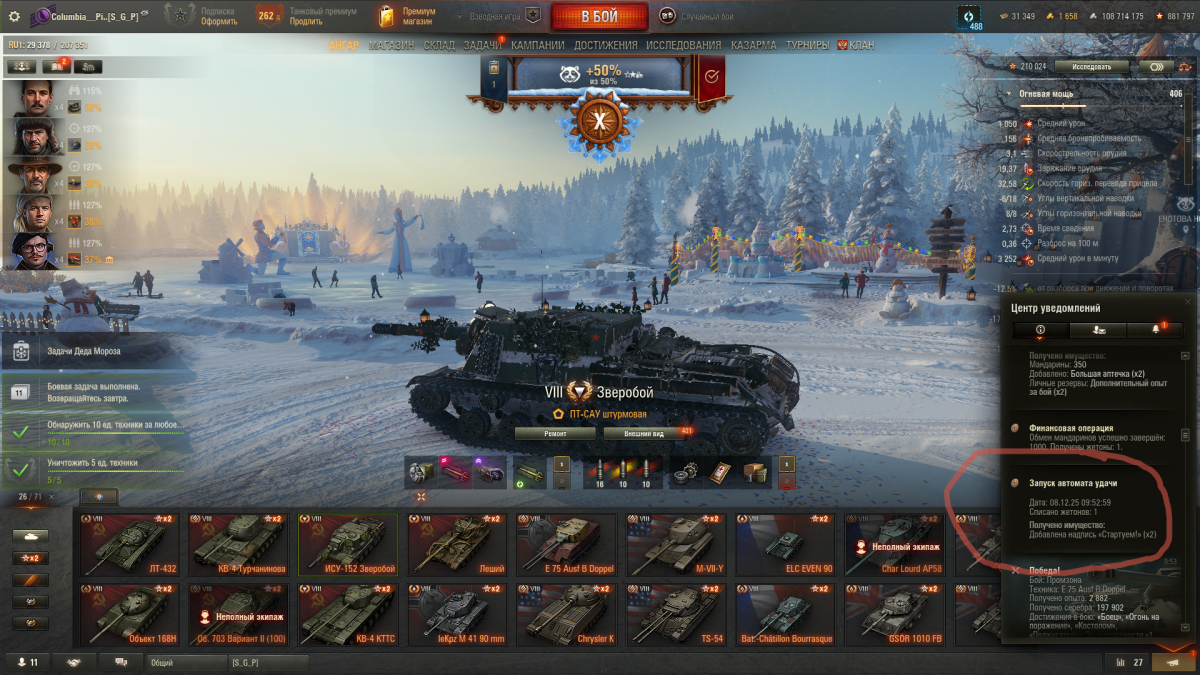Open the «ЗАДАЧИ» tab
1200x675 pixels.
(x=483, y=45)
